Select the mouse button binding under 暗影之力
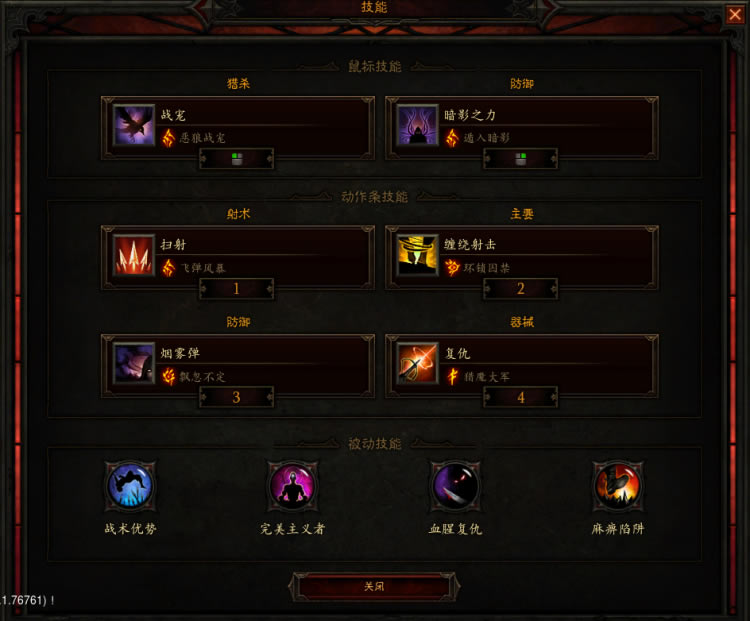 tap(521, 158)
